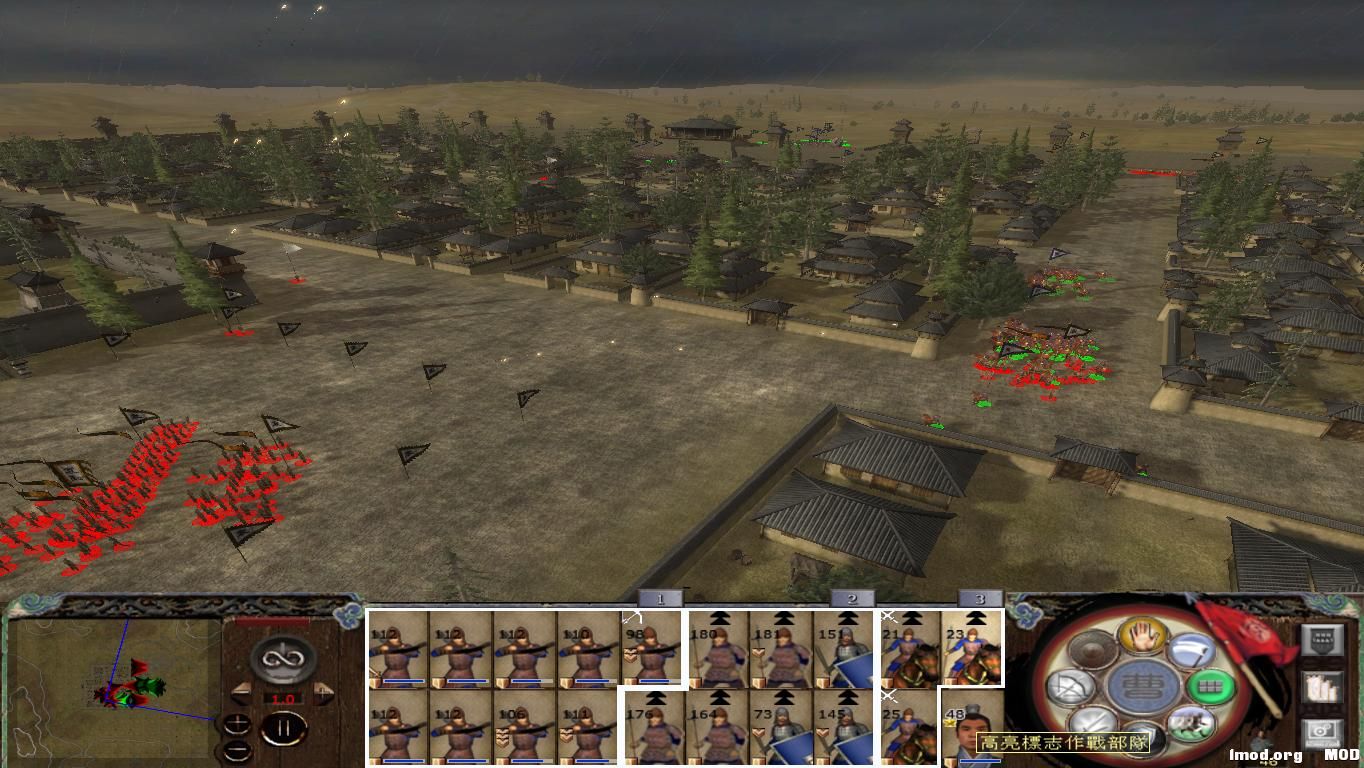Toggle running with the cavalry charge icon
The width and height of the screenshot is (1364, 768).
coord(1190,725)
